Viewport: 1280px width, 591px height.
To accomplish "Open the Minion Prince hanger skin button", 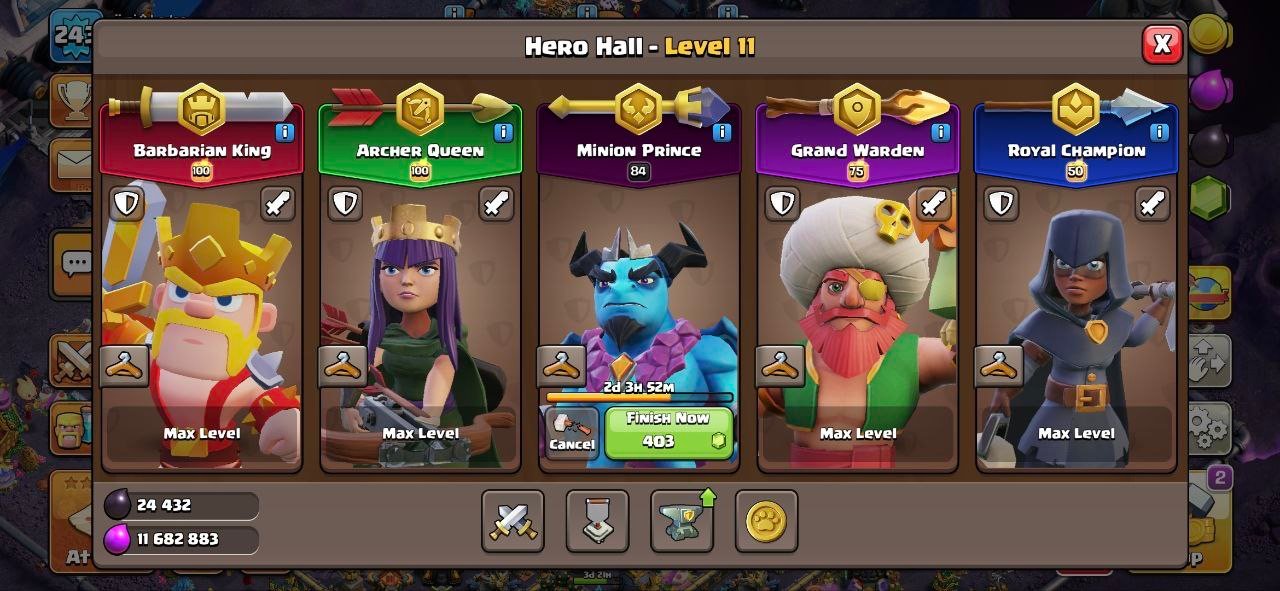I will 561,366.
